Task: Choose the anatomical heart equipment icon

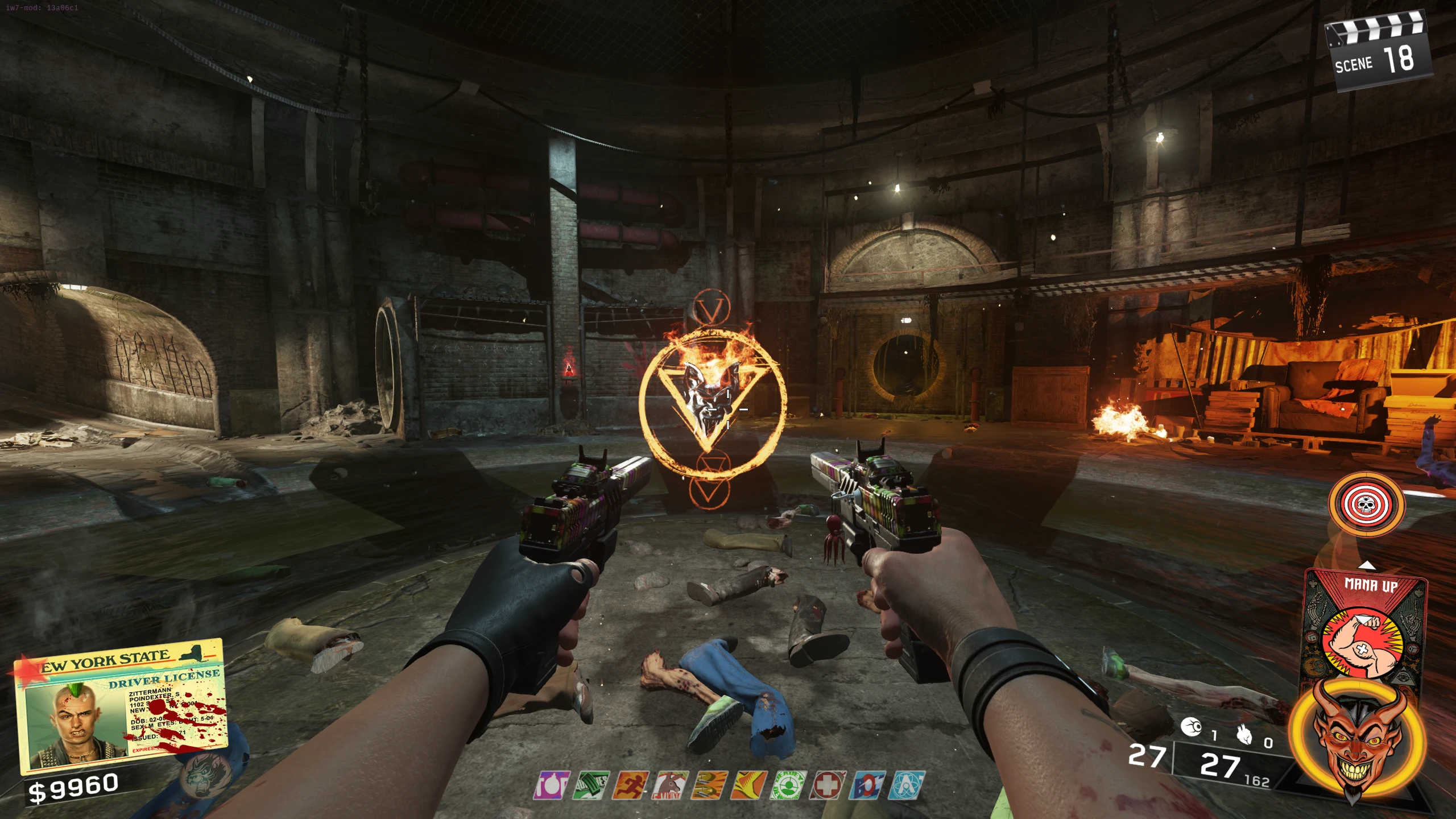Action: 1244,735
